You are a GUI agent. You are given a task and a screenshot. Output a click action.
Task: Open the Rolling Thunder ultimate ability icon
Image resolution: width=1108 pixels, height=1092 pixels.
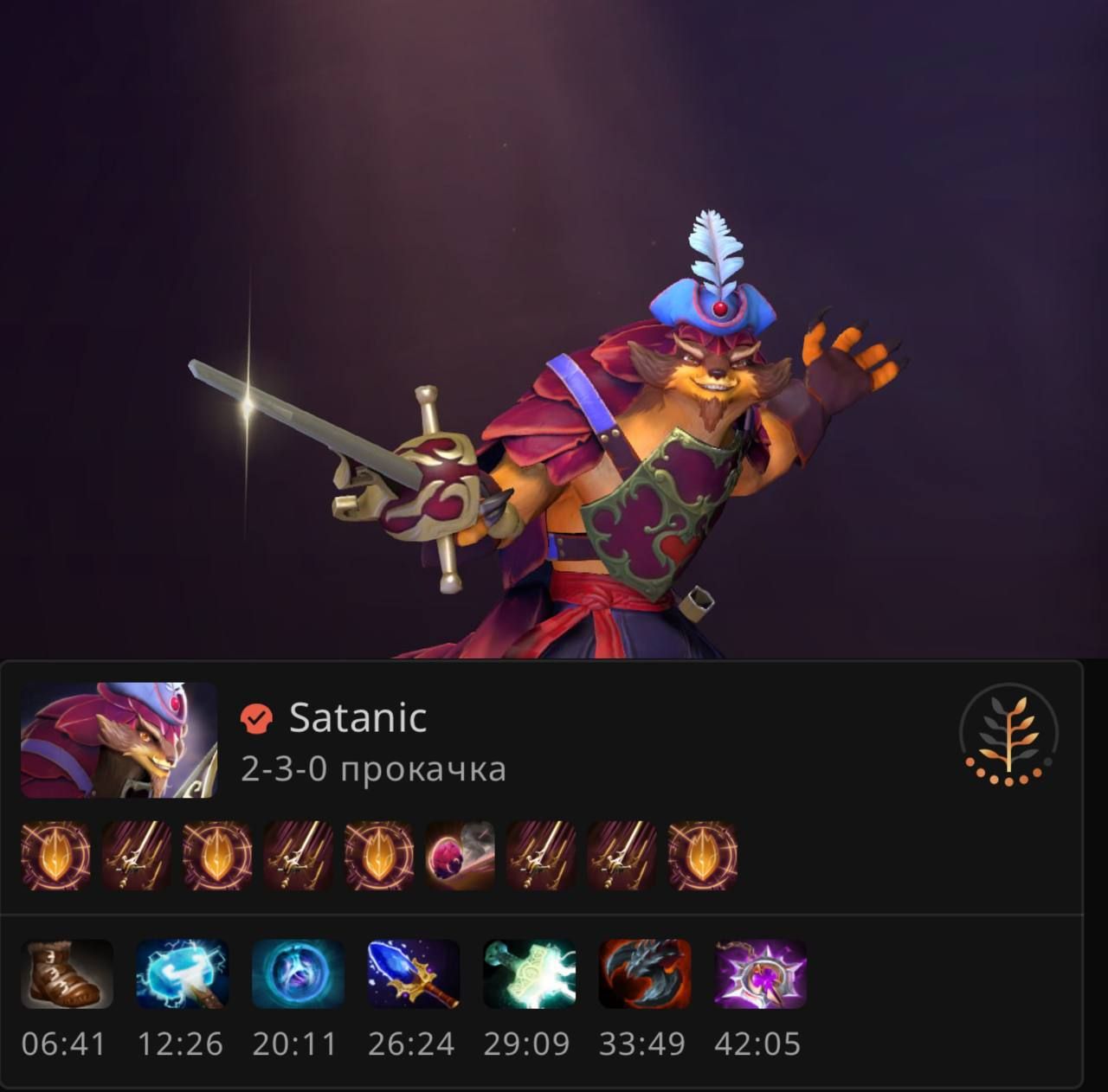pyautogui.click(x=459, y=857)
